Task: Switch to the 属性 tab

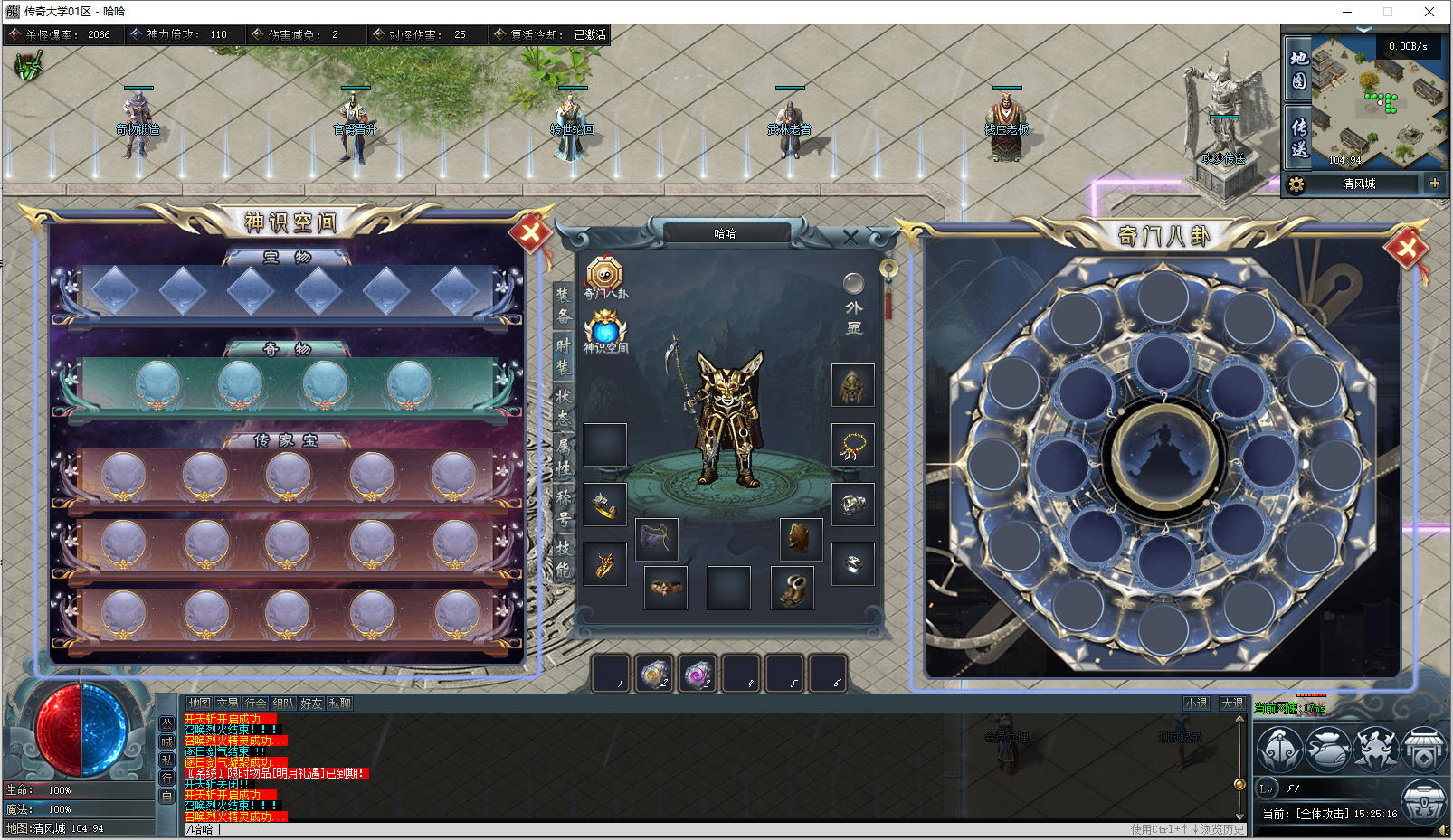Action: click(x=564, y=458)
